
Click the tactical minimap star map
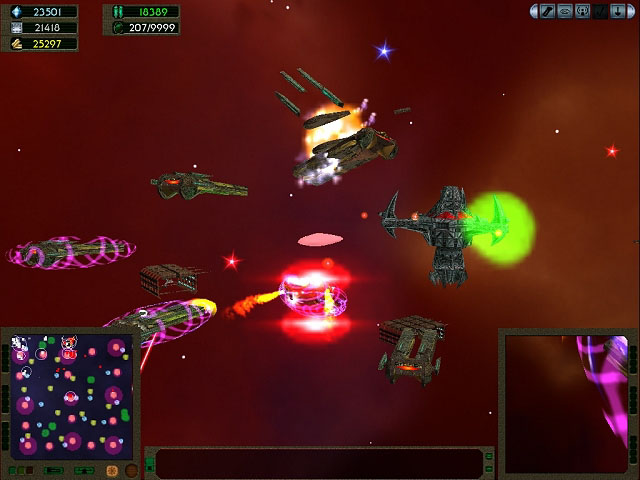pyautogui.click(x=70, y=396)
